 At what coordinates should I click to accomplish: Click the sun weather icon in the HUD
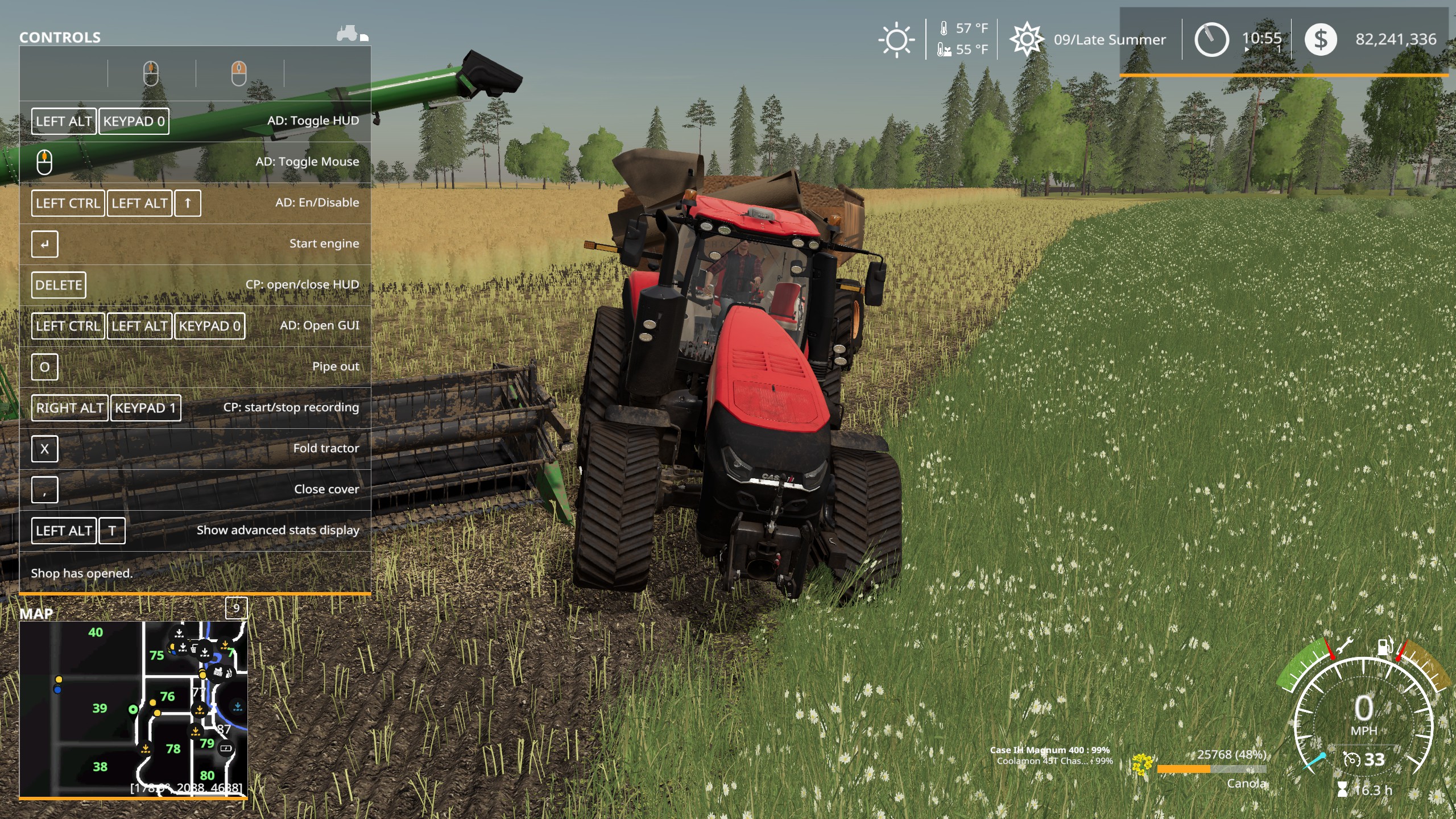[x=896, y=39]
